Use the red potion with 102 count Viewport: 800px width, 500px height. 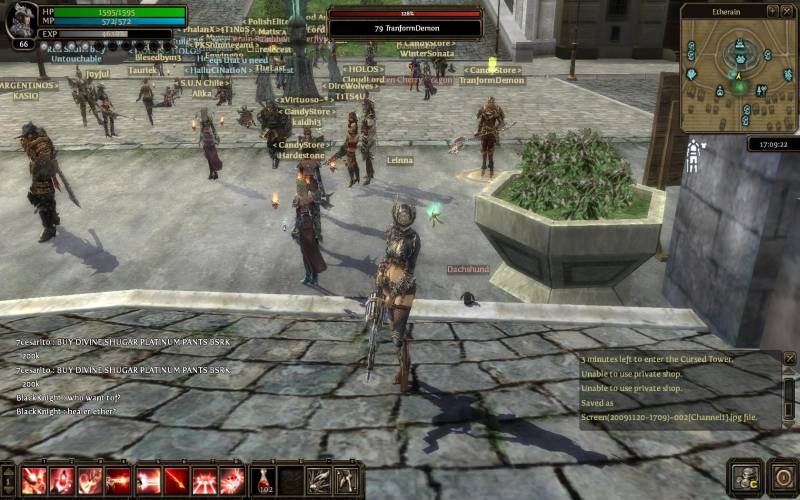263,480
